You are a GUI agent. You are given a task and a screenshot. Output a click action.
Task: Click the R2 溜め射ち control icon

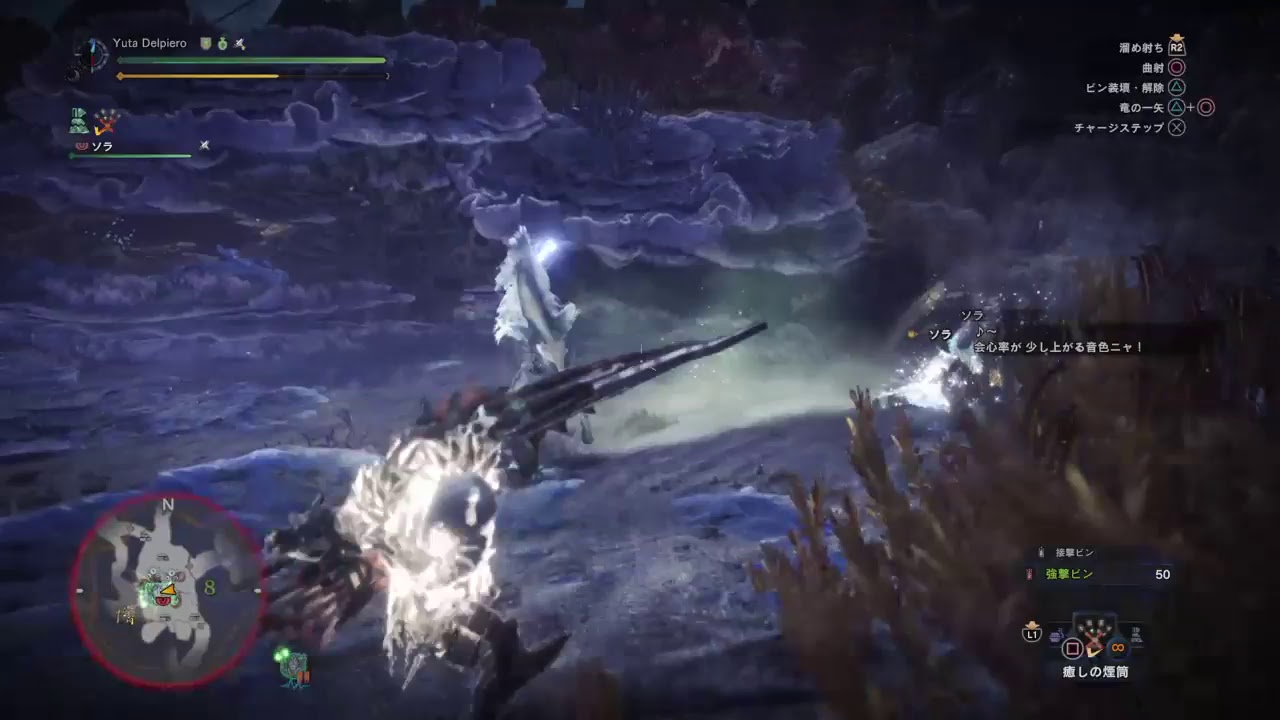click(x=1177, y=48)
